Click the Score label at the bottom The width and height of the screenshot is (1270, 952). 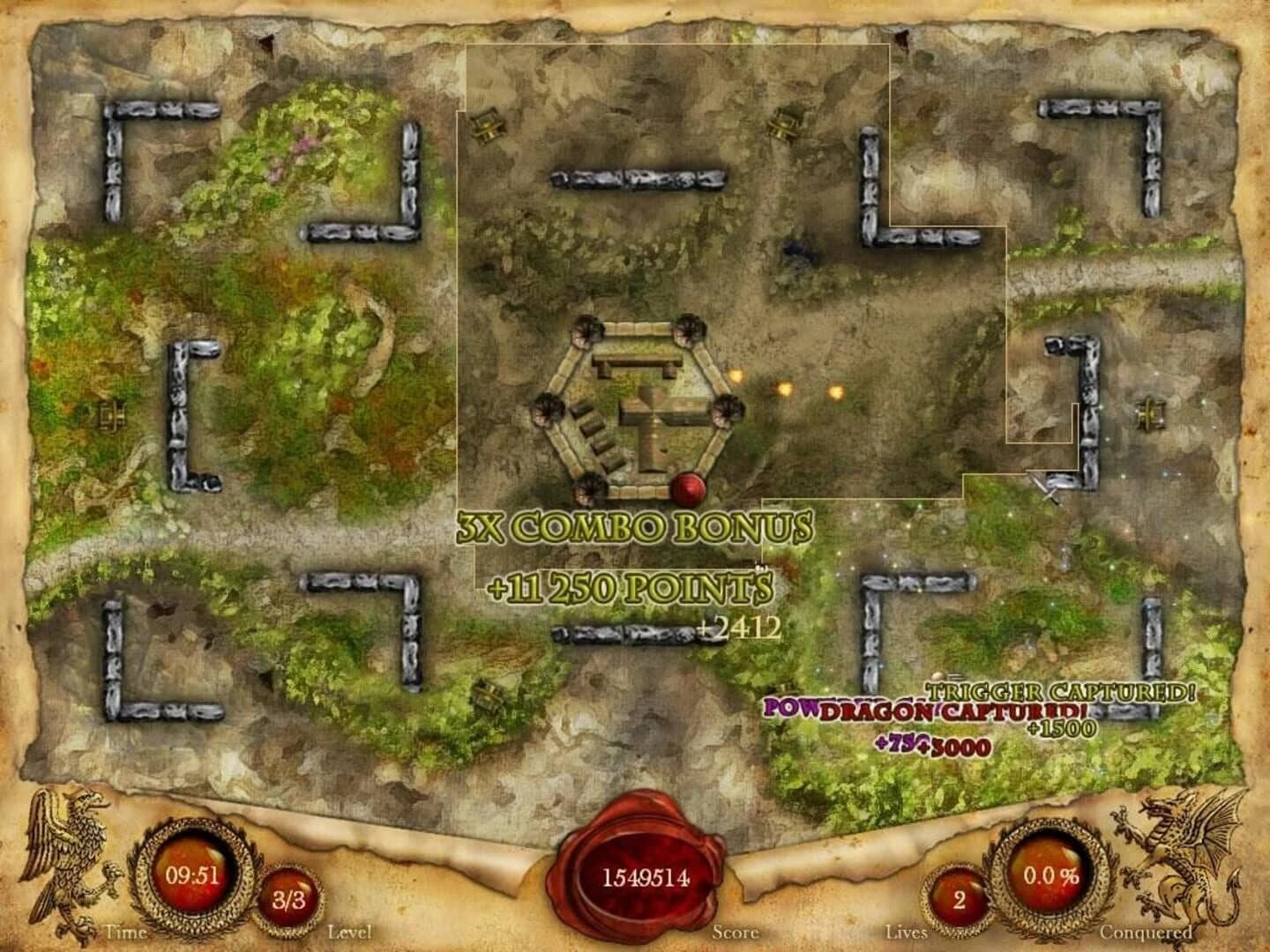coord(737,931)
